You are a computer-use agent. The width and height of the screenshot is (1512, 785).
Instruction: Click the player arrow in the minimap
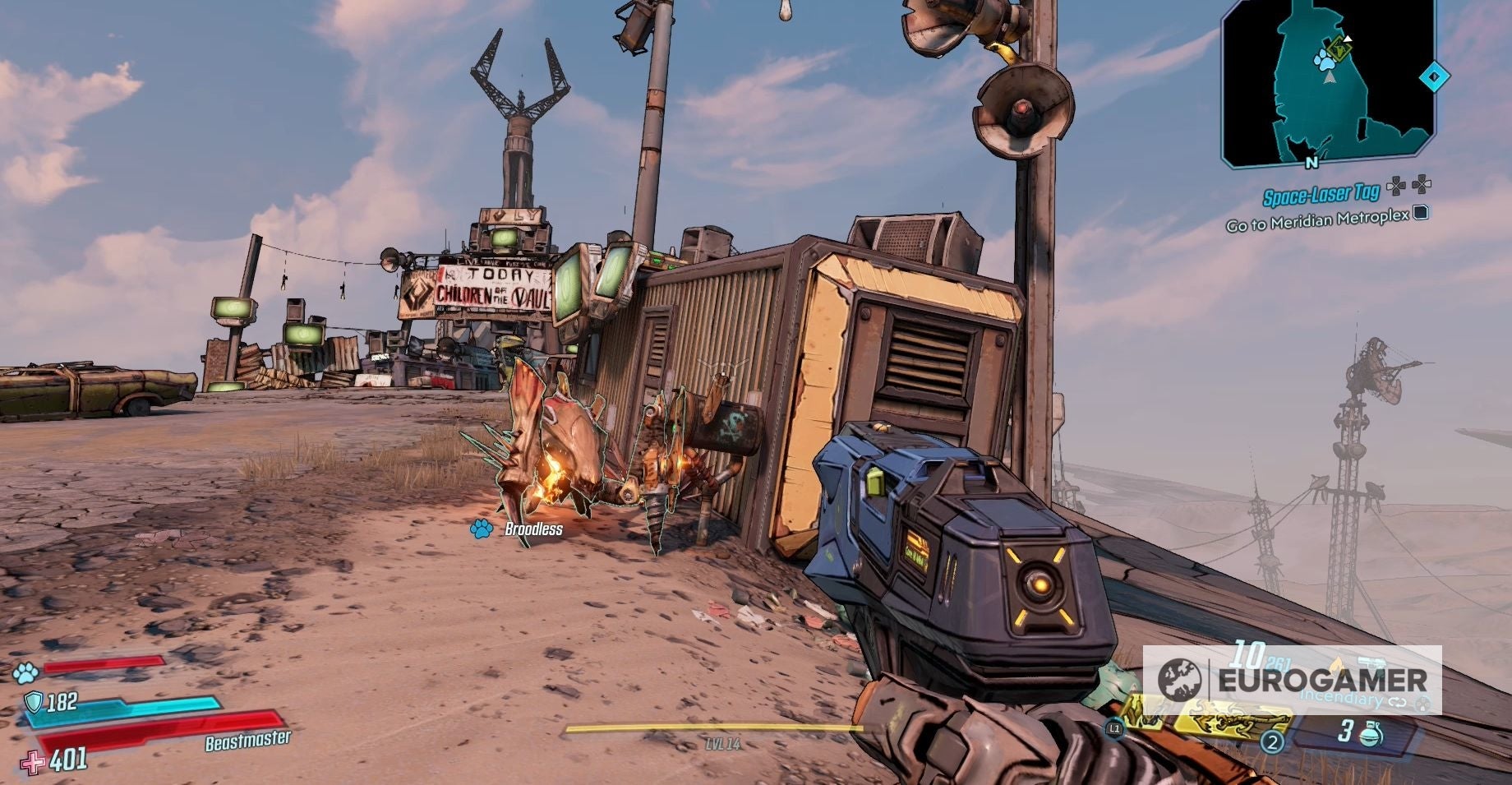pos(1329,79)
